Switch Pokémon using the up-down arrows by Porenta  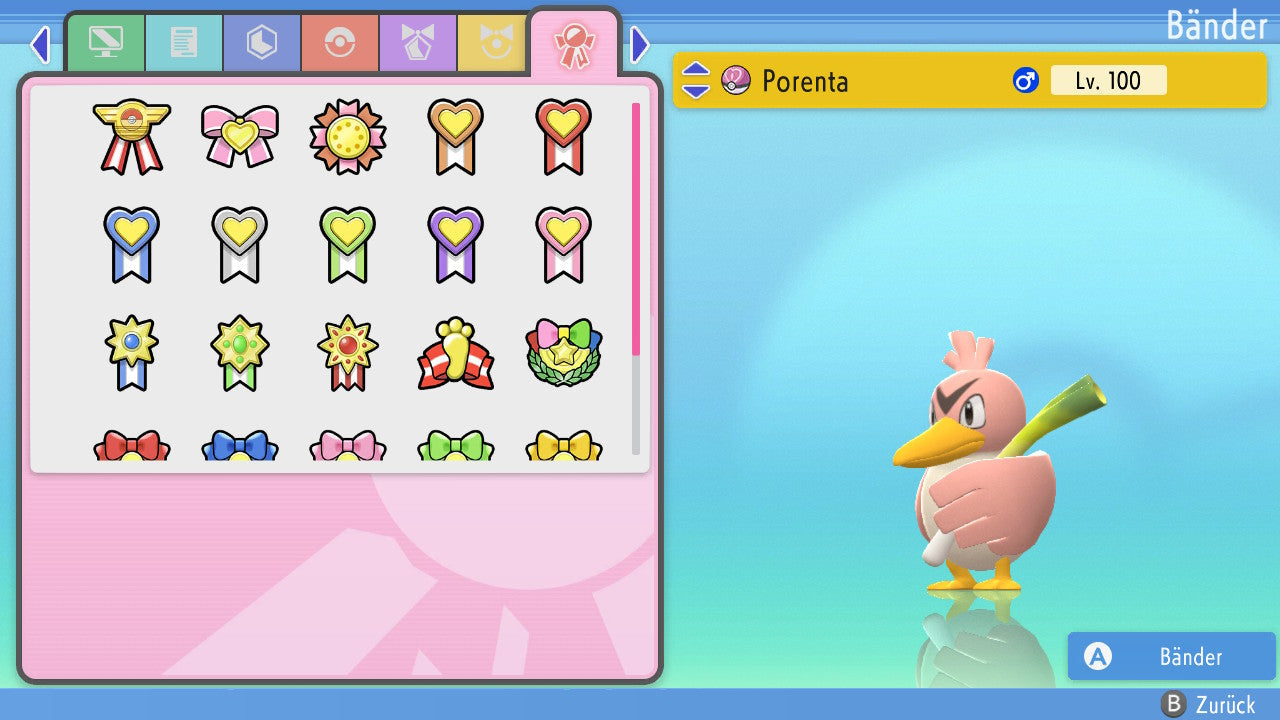point(696,80)
